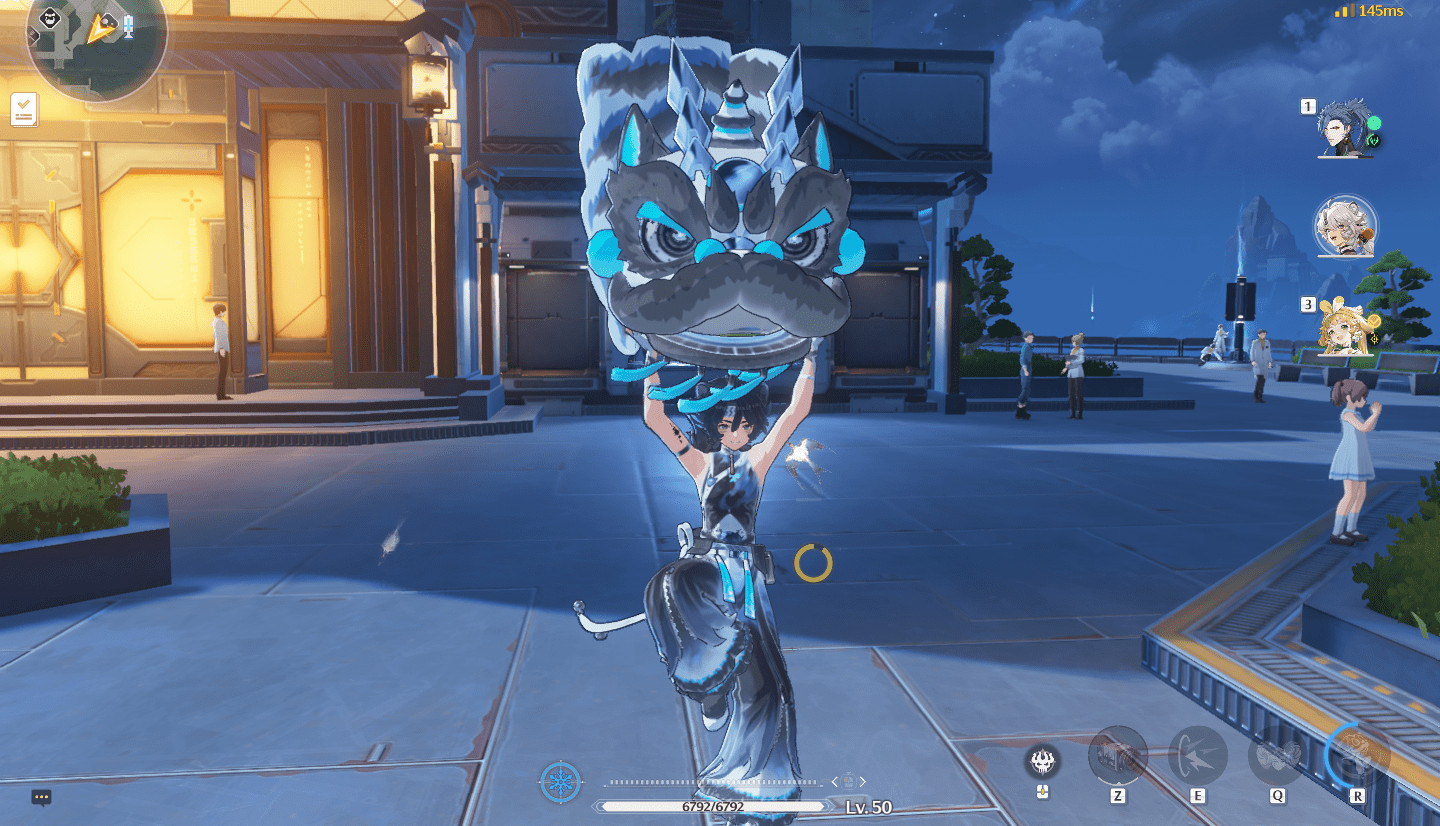Click the right chevron beside the Forte gauge

click(x=863, y=781)
